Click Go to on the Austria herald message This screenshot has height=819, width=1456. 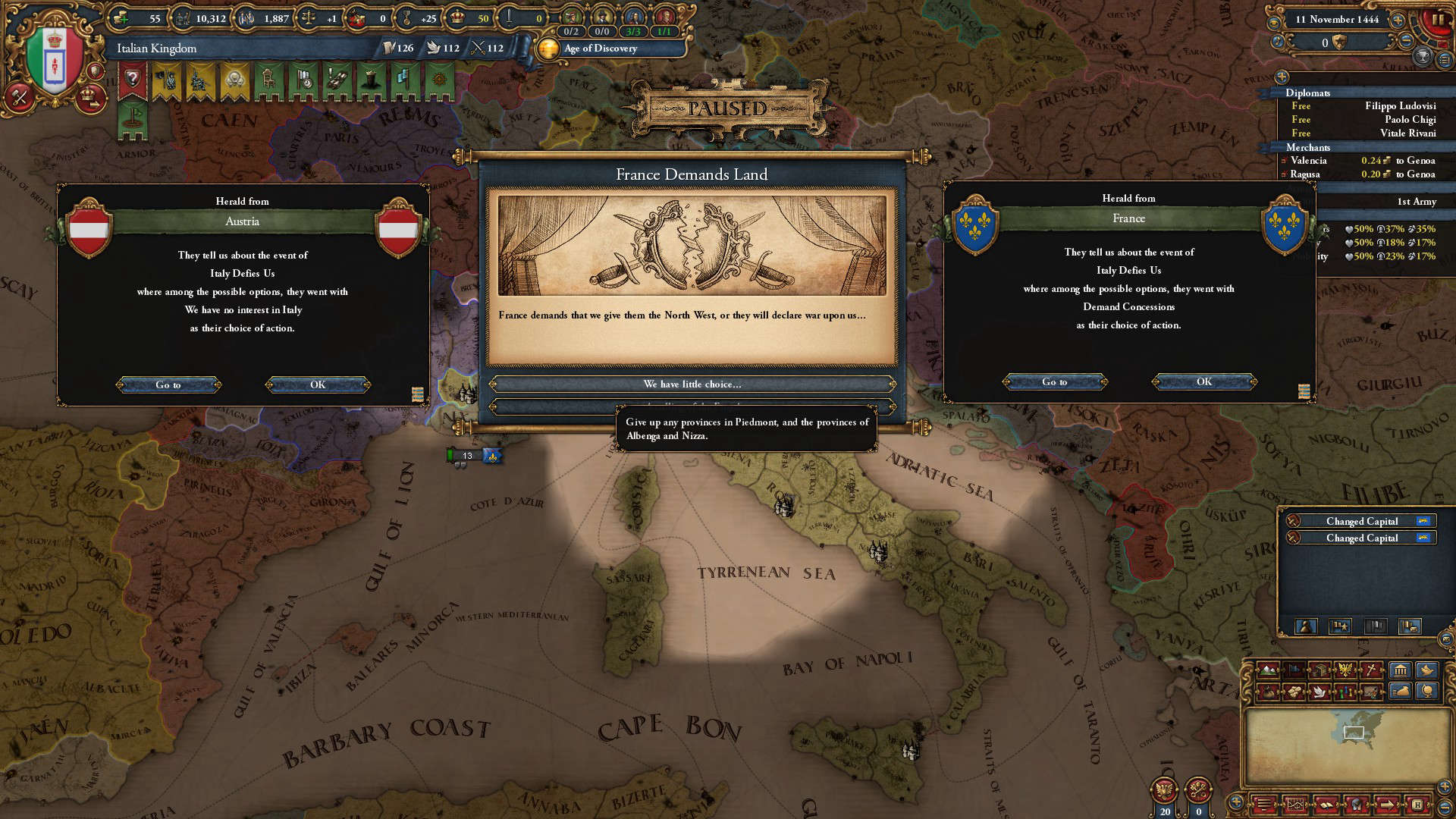[x=168, y=384]
